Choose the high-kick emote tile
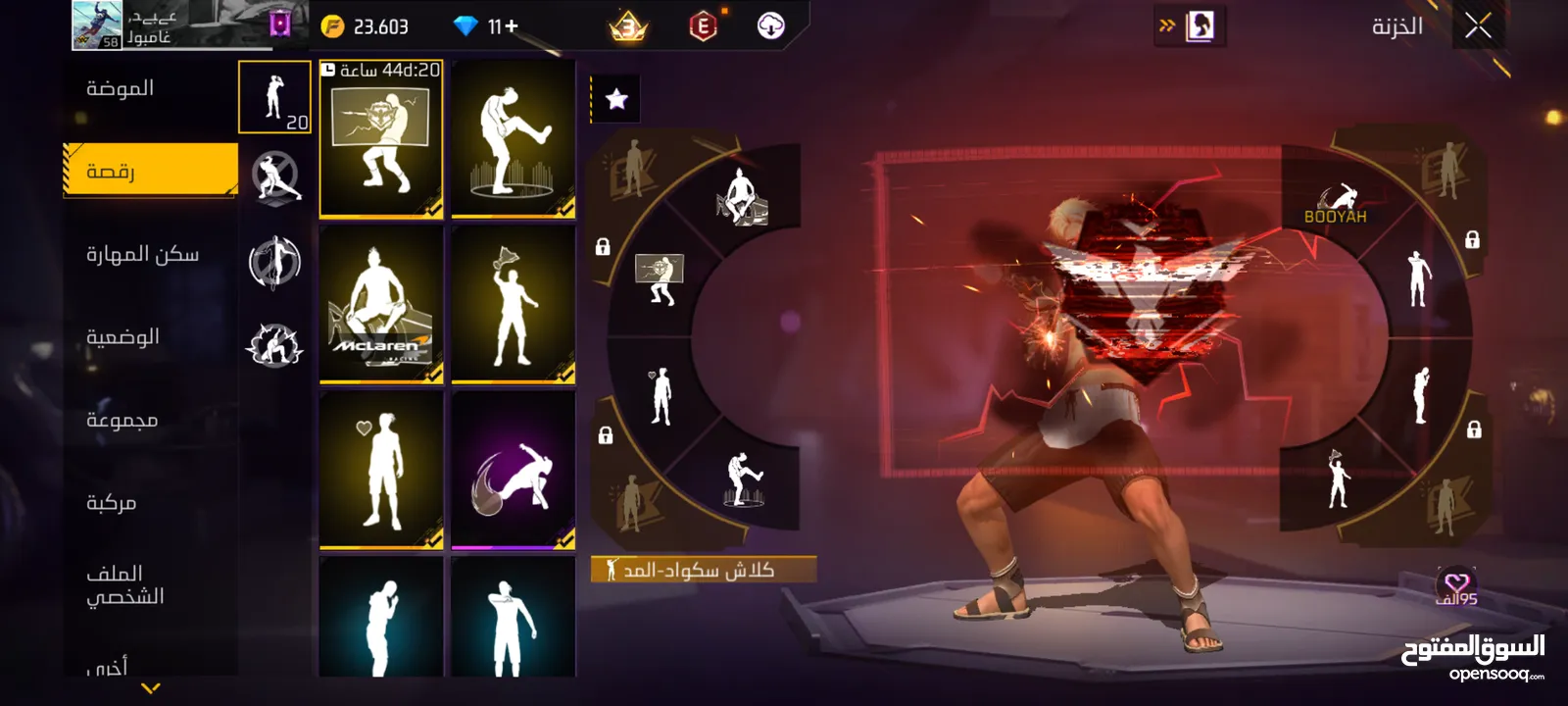This screenshot has height=706, width=1568. click(513, 139)
